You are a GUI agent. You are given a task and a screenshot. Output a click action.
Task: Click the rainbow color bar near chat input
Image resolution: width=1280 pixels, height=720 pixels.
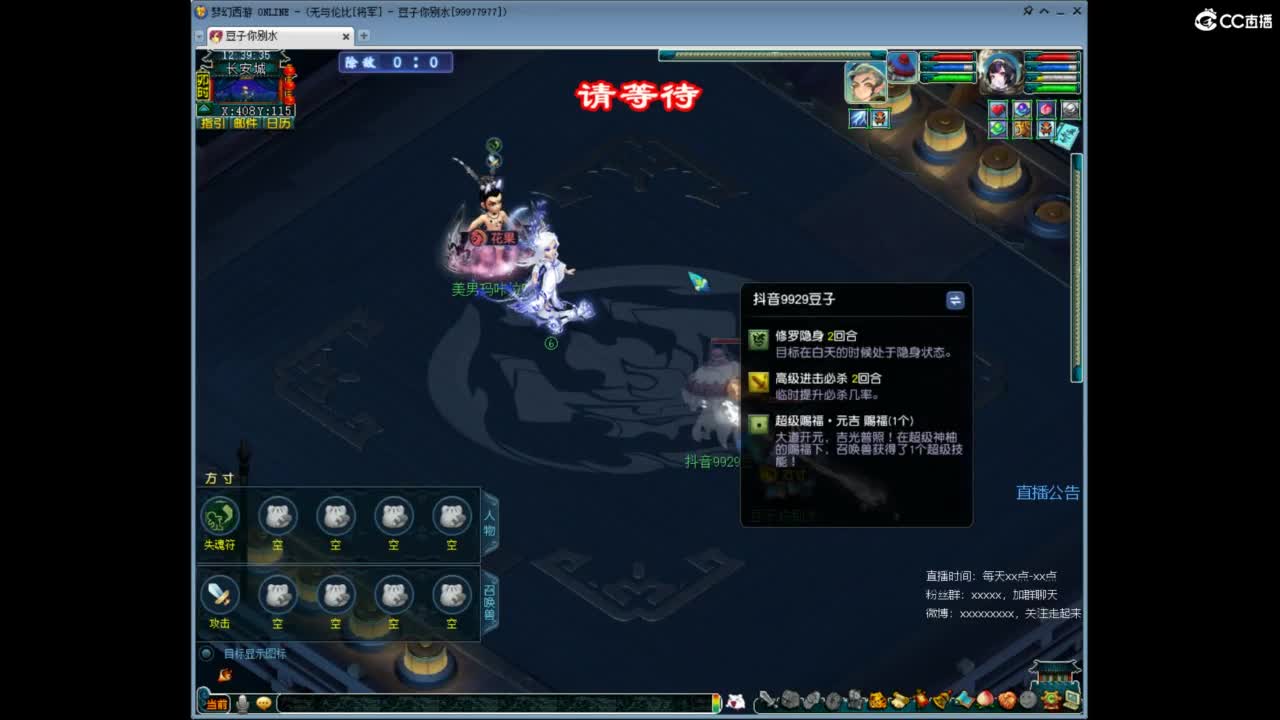click(x=717, y=702)
